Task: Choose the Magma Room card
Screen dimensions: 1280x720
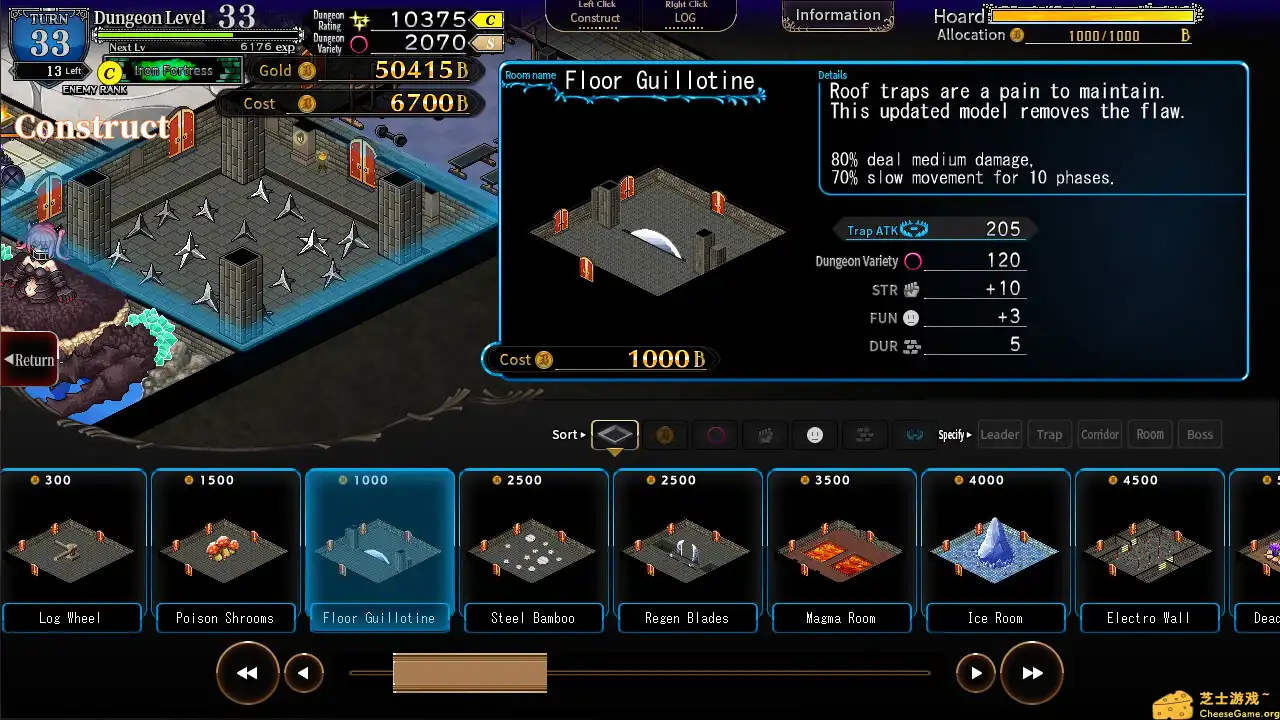Action: pyautogui.click(x=841, y=550)
